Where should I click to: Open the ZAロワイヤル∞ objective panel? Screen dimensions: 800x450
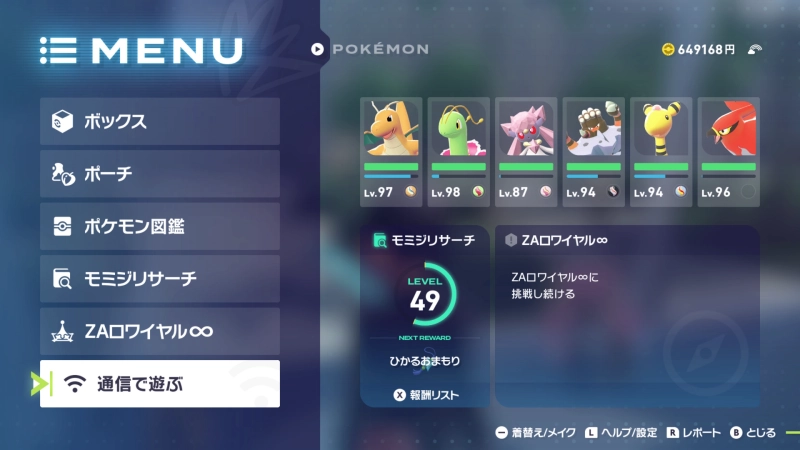click(x=627, y=315)
